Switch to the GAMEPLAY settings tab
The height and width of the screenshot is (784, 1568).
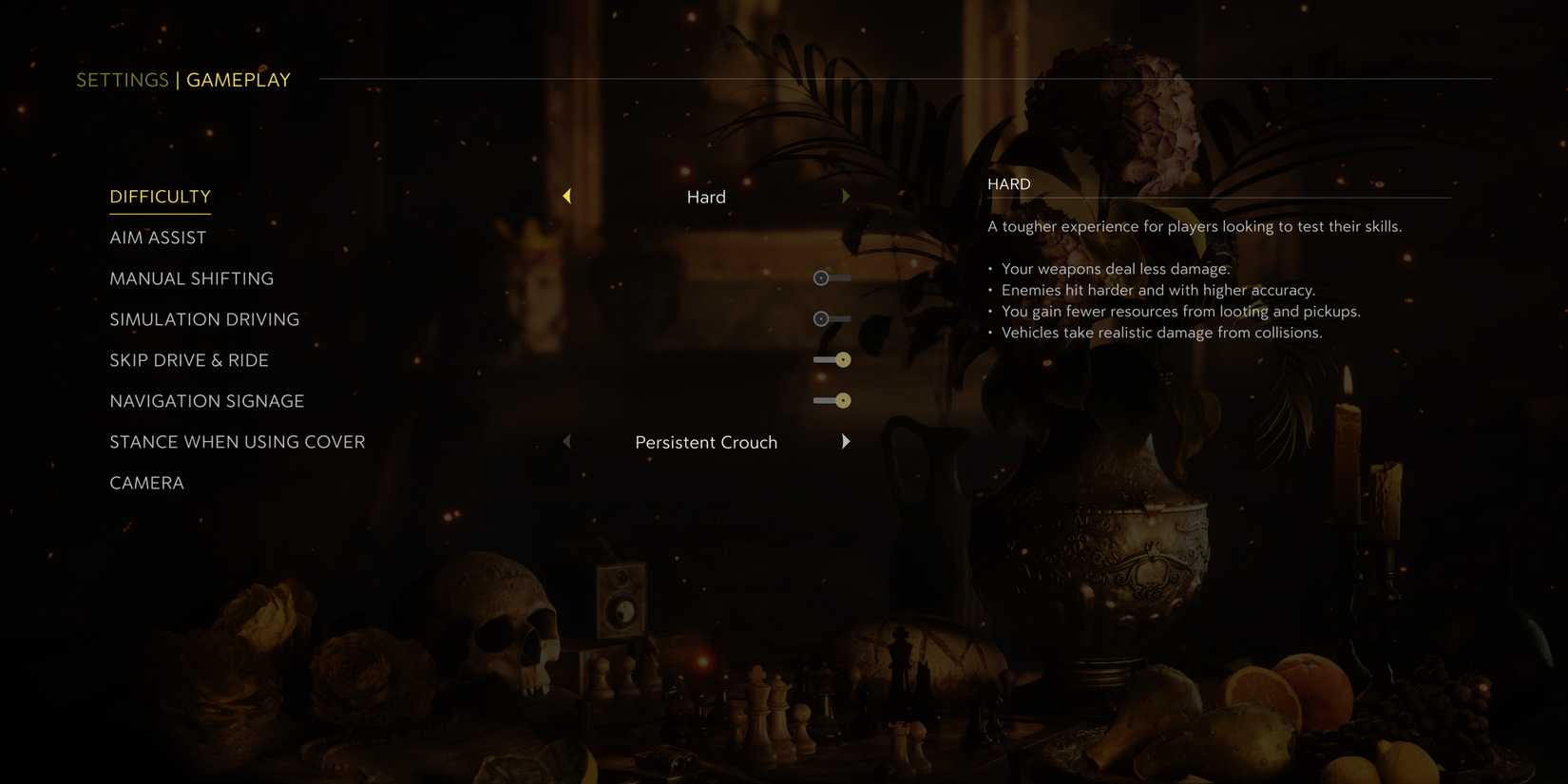click(238, 80)
